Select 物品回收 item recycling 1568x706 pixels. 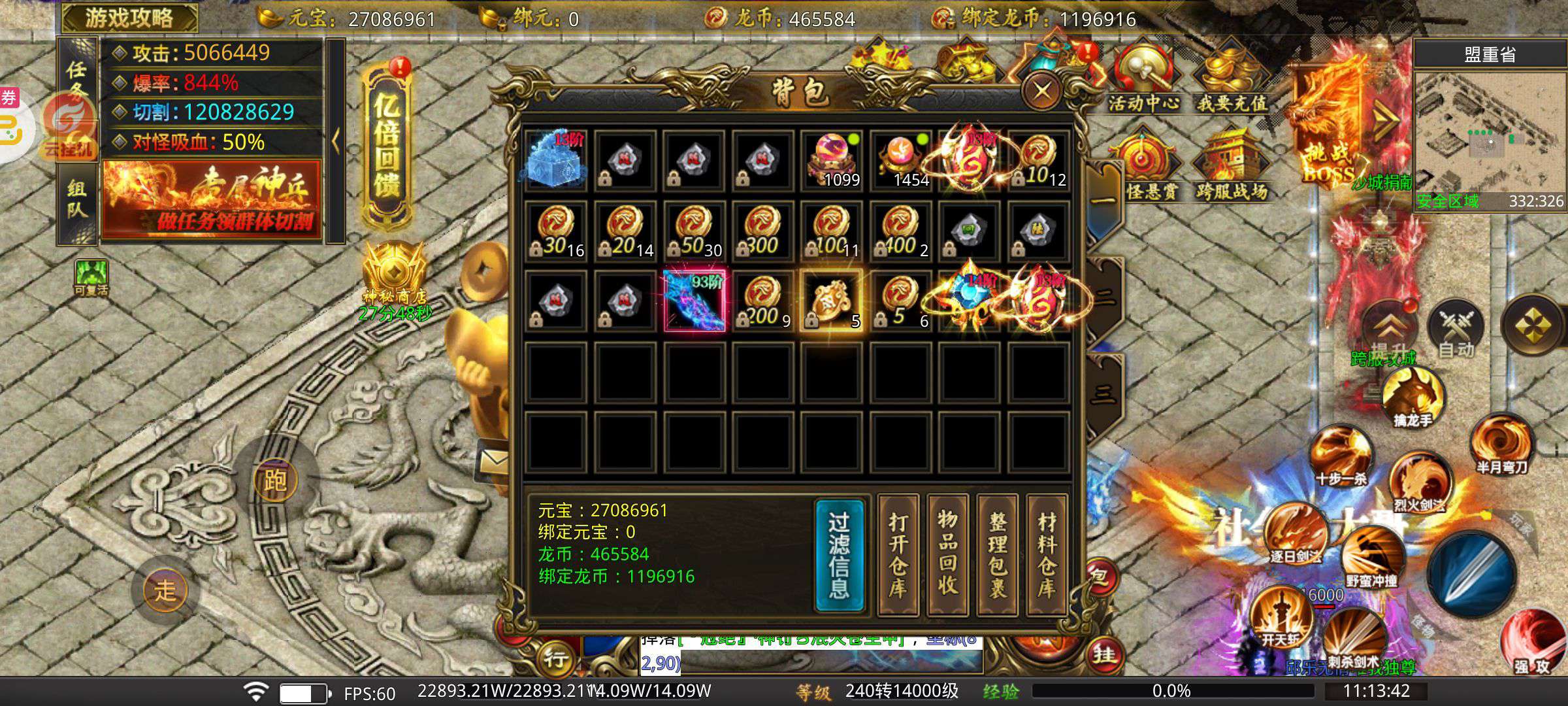(948, 556)
